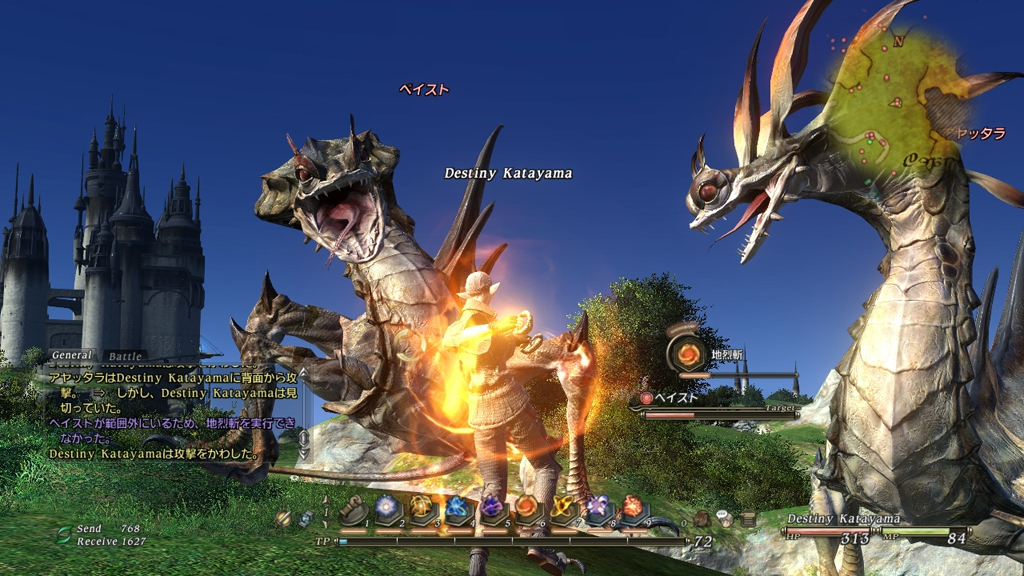Cast the blue swirl ability in slot 4

pyautogui.click(x=457, y=507)
